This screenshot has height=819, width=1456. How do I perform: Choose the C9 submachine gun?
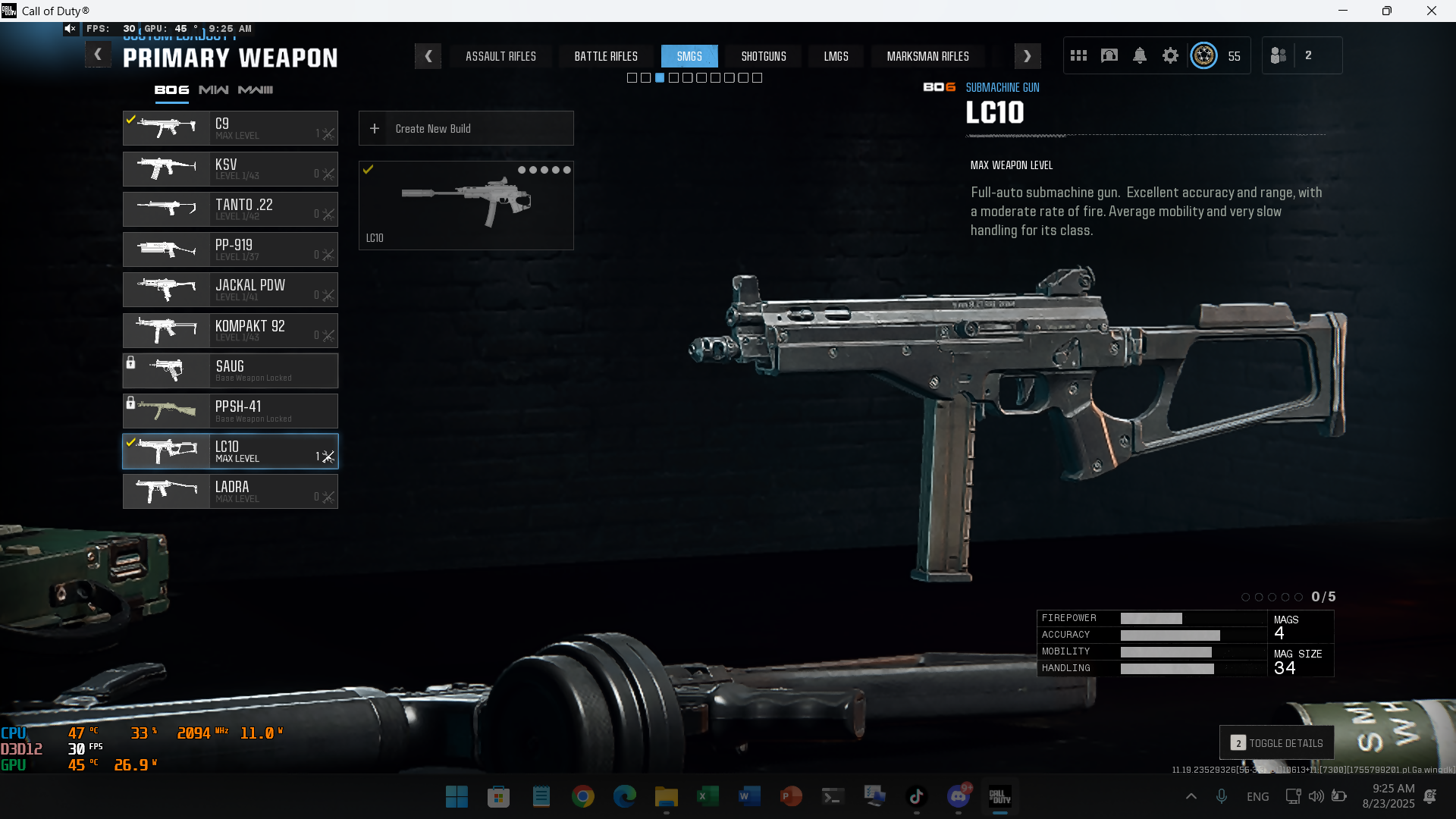231,128
